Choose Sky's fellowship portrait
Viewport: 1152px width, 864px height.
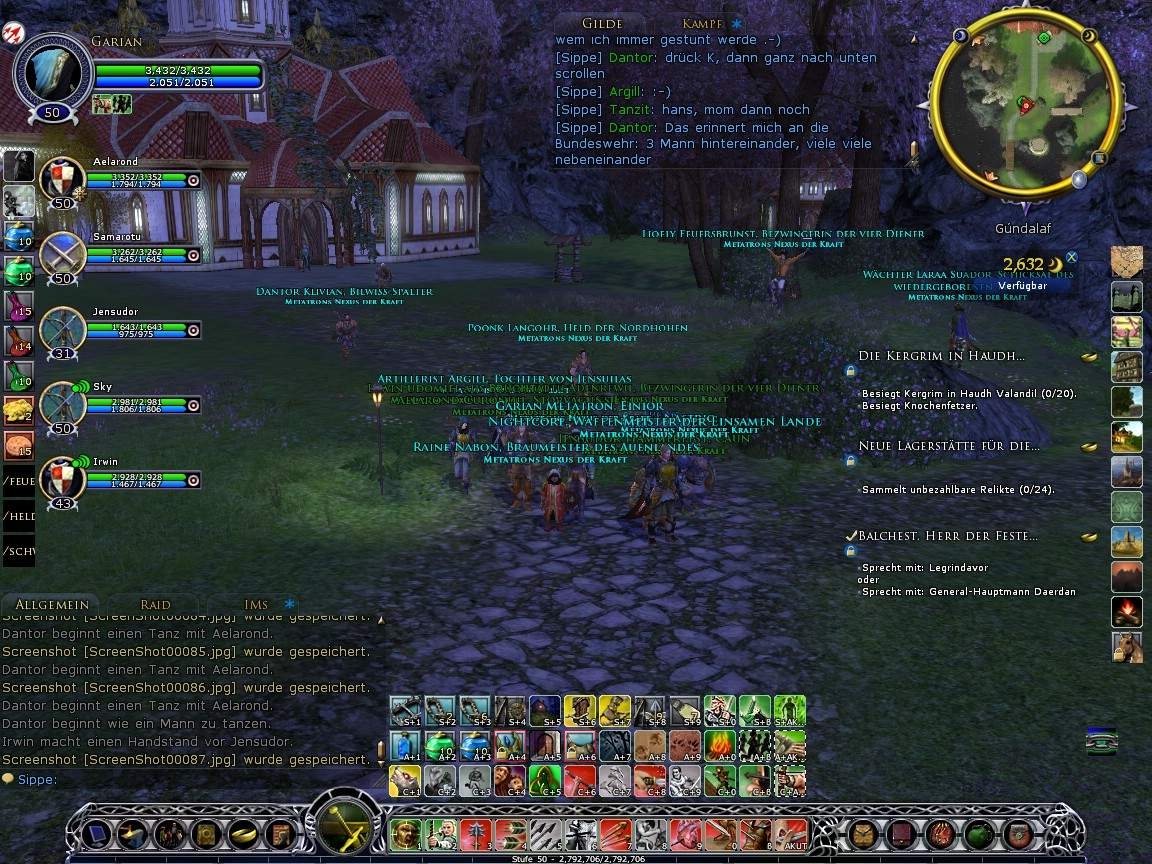[62, 403]
